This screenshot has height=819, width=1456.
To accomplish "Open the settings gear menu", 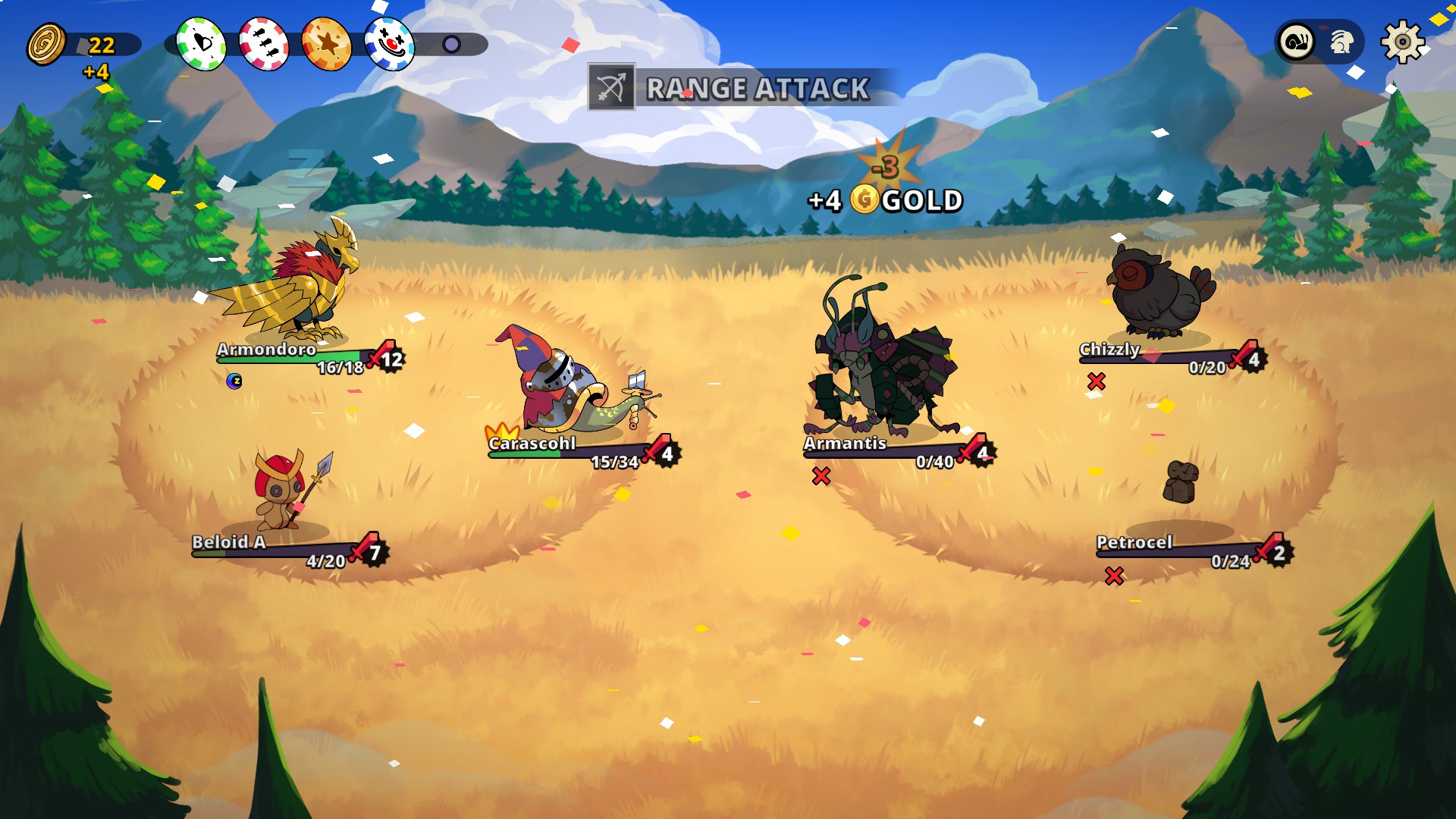I will 1402,42.
